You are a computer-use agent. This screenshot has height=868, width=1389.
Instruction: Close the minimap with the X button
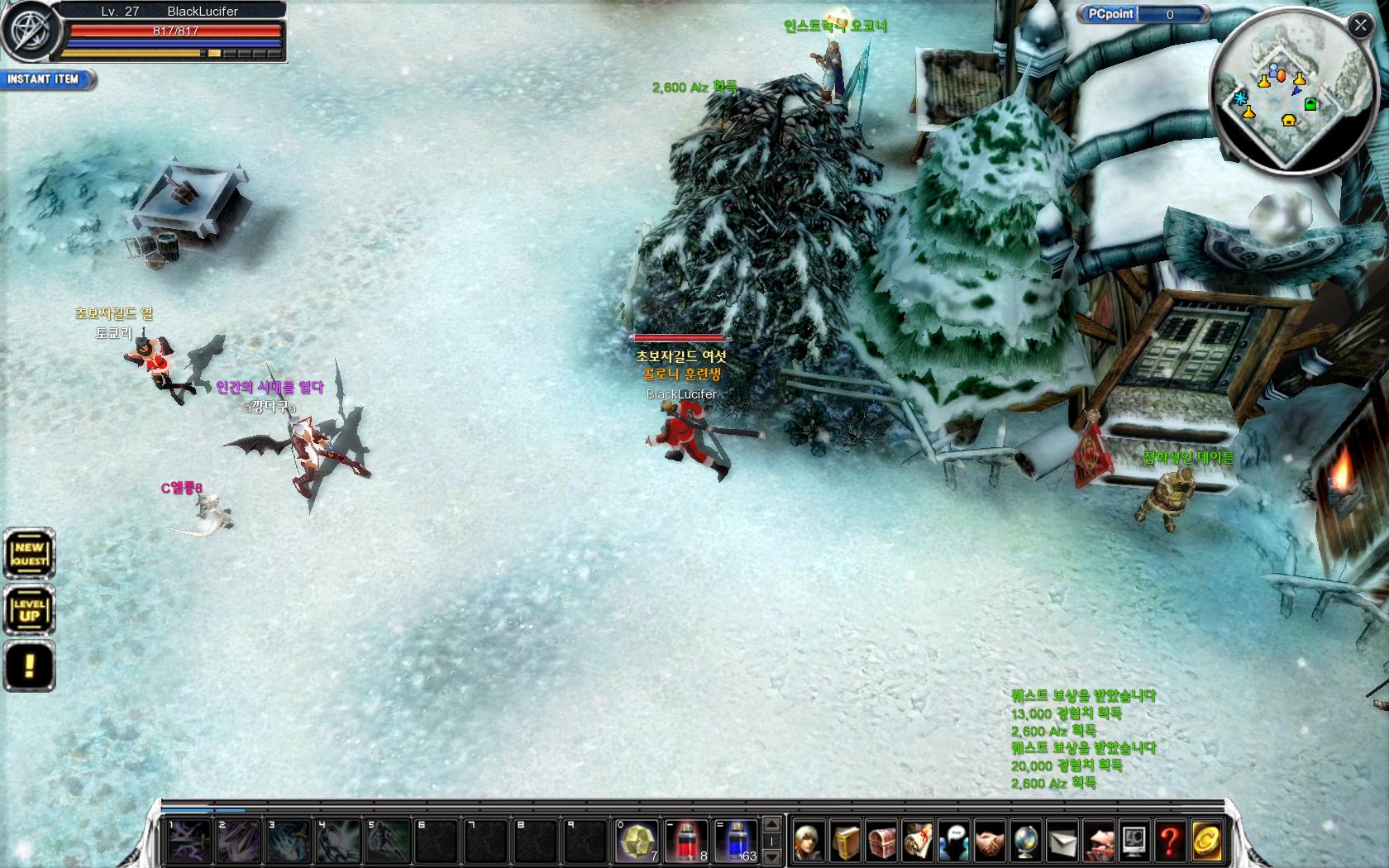pyautogui.click(x=1360, y=26)
